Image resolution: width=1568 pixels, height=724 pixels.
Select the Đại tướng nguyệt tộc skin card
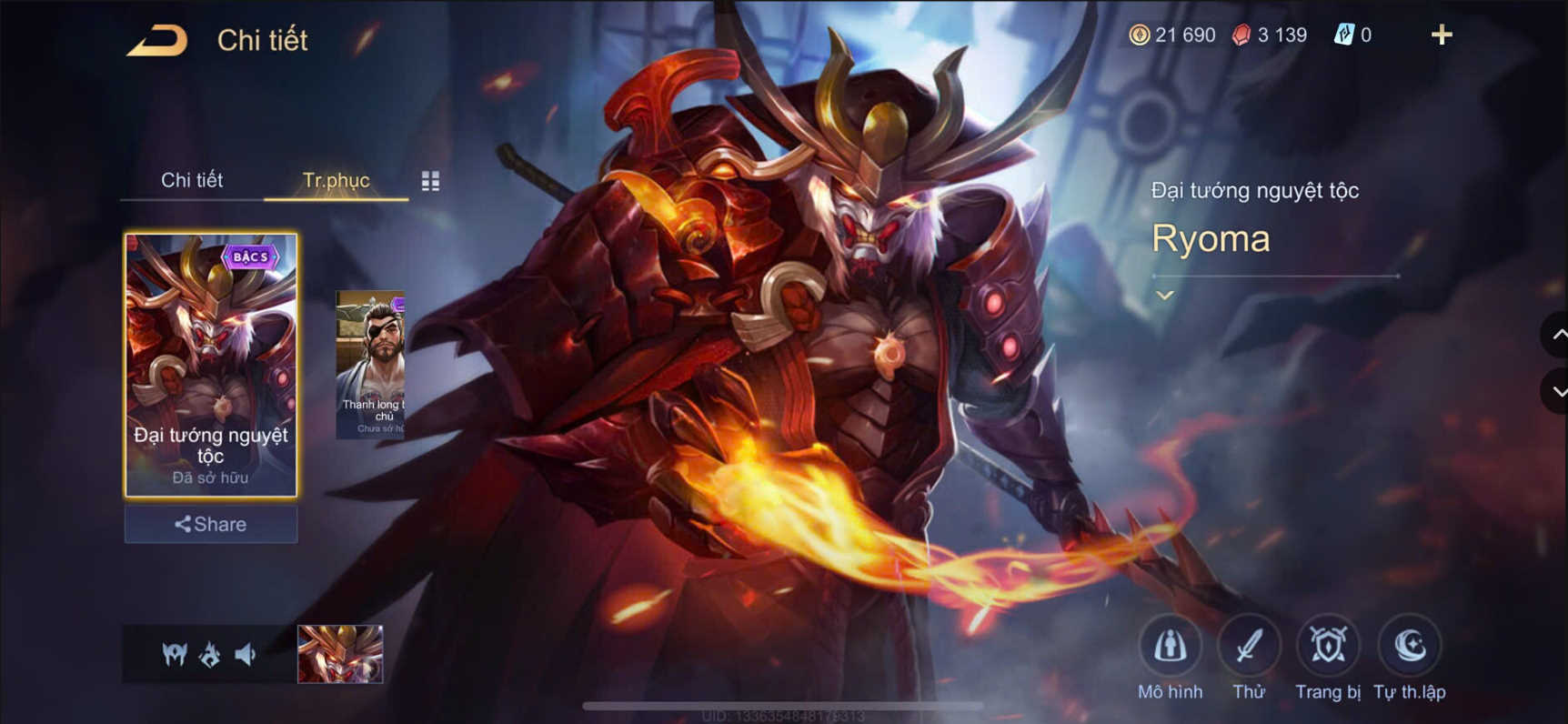210,364
